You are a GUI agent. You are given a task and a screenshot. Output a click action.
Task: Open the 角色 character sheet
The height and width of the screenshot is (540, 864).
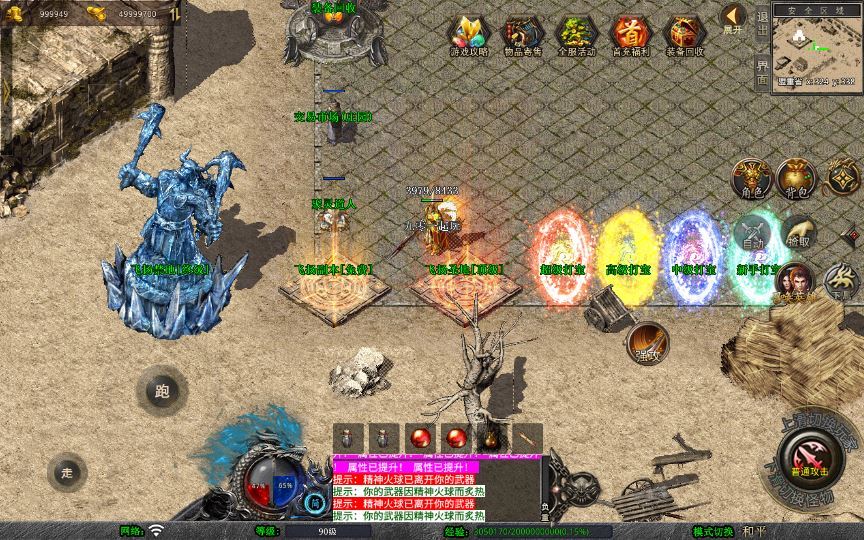(749, 179)
